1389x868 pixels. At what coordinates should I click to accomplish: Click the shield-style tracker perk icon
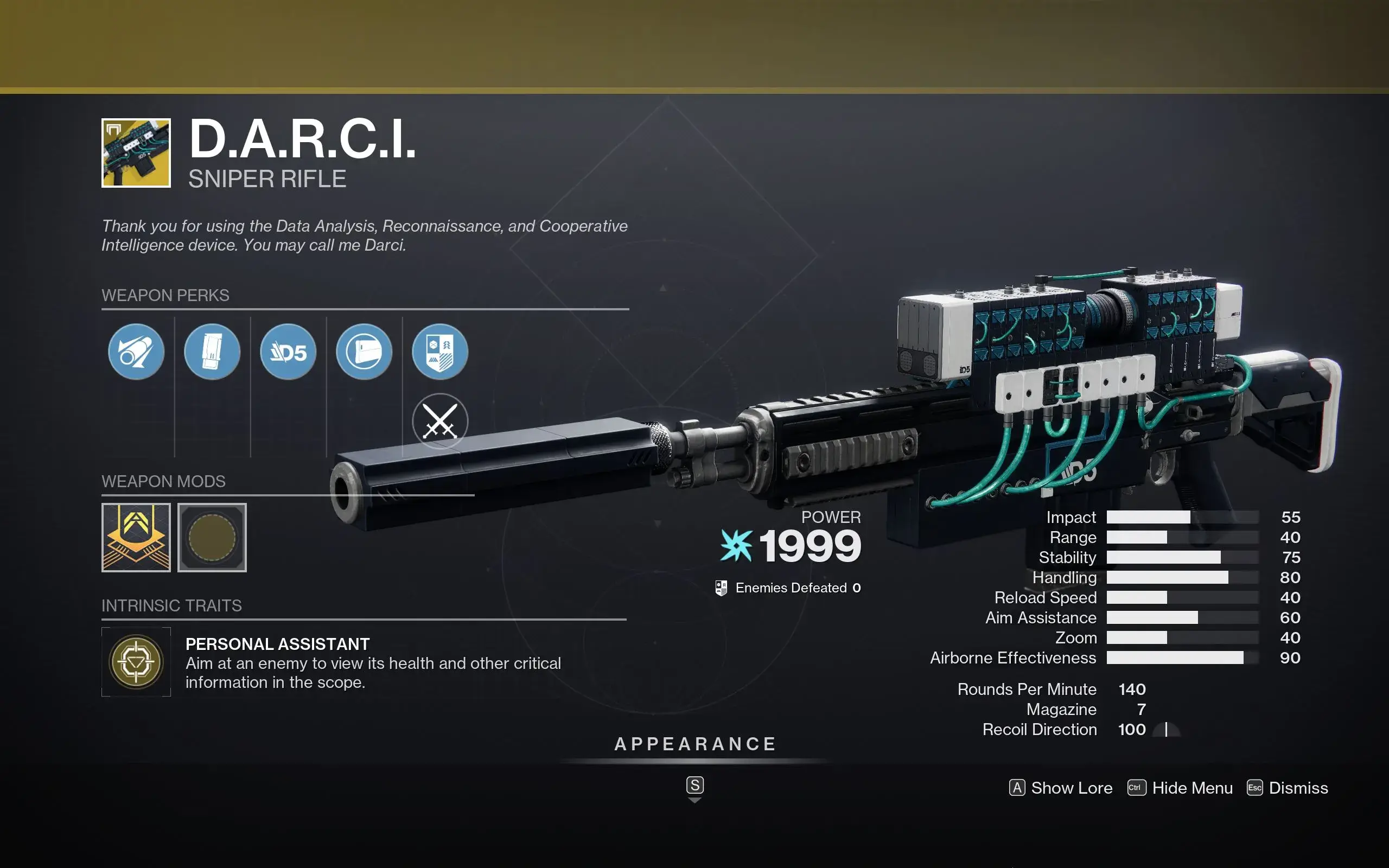point(441,352)
